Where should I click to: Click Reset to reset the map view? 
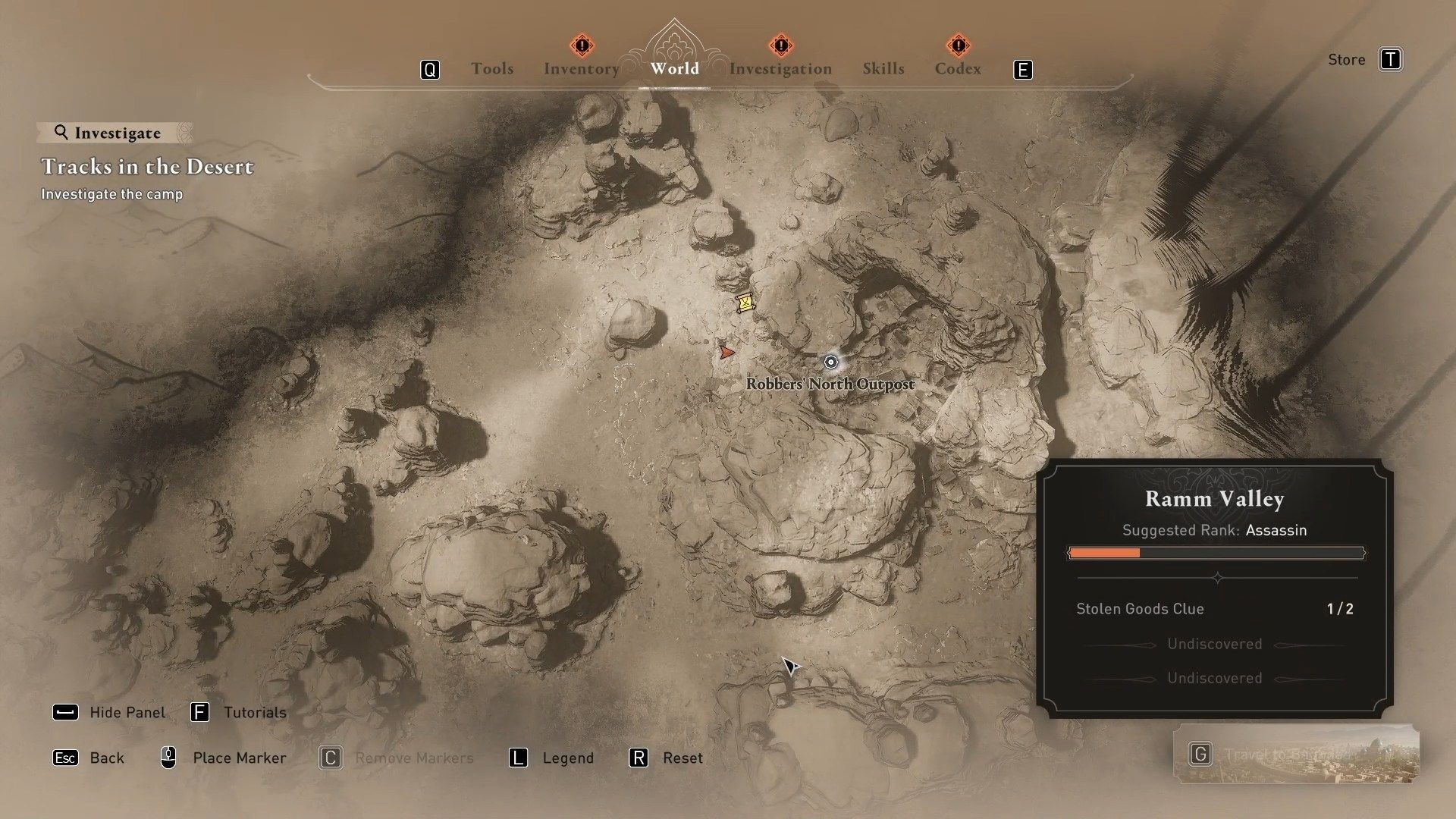coord(682,758)
